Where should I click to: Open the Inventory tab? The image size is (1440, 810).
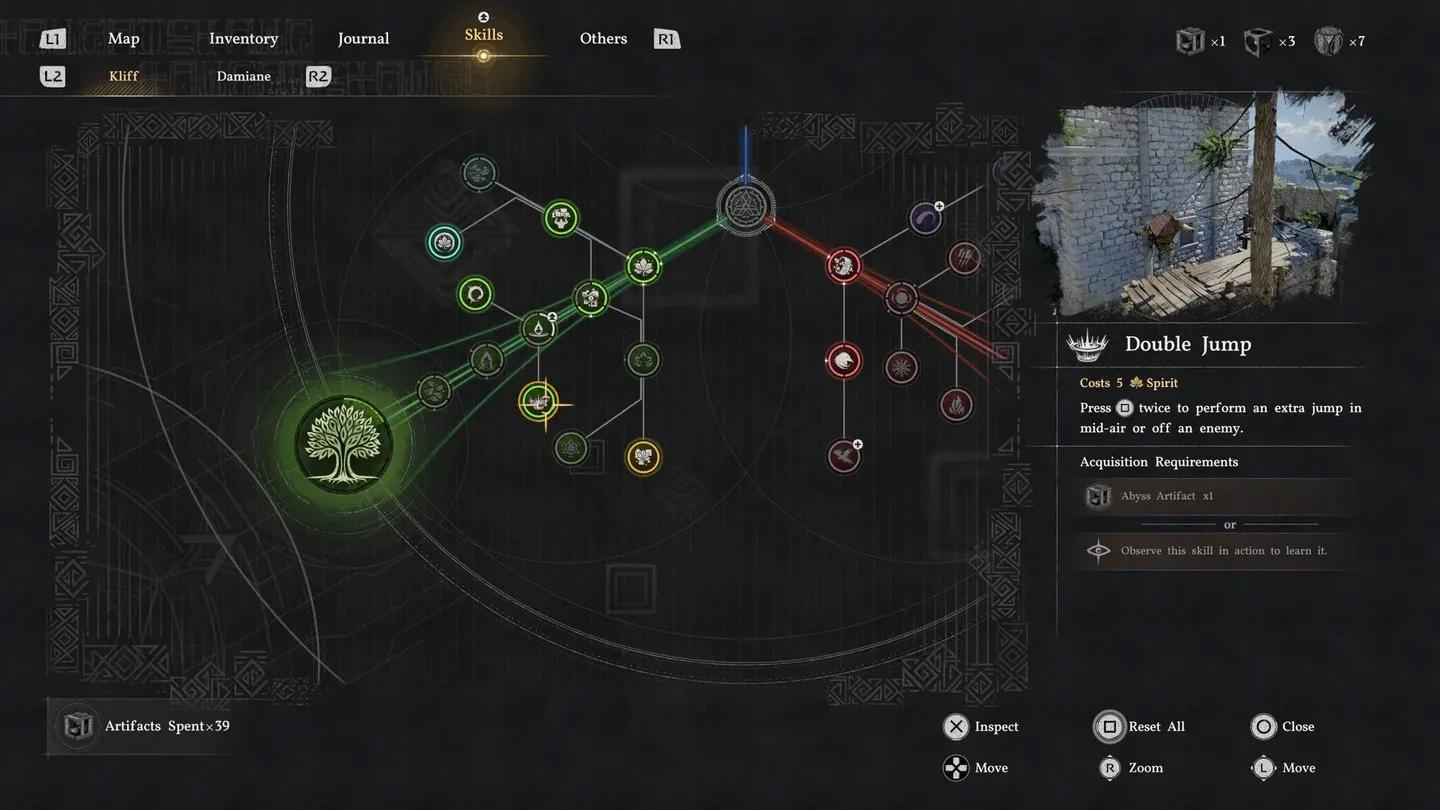pos(243,38)
